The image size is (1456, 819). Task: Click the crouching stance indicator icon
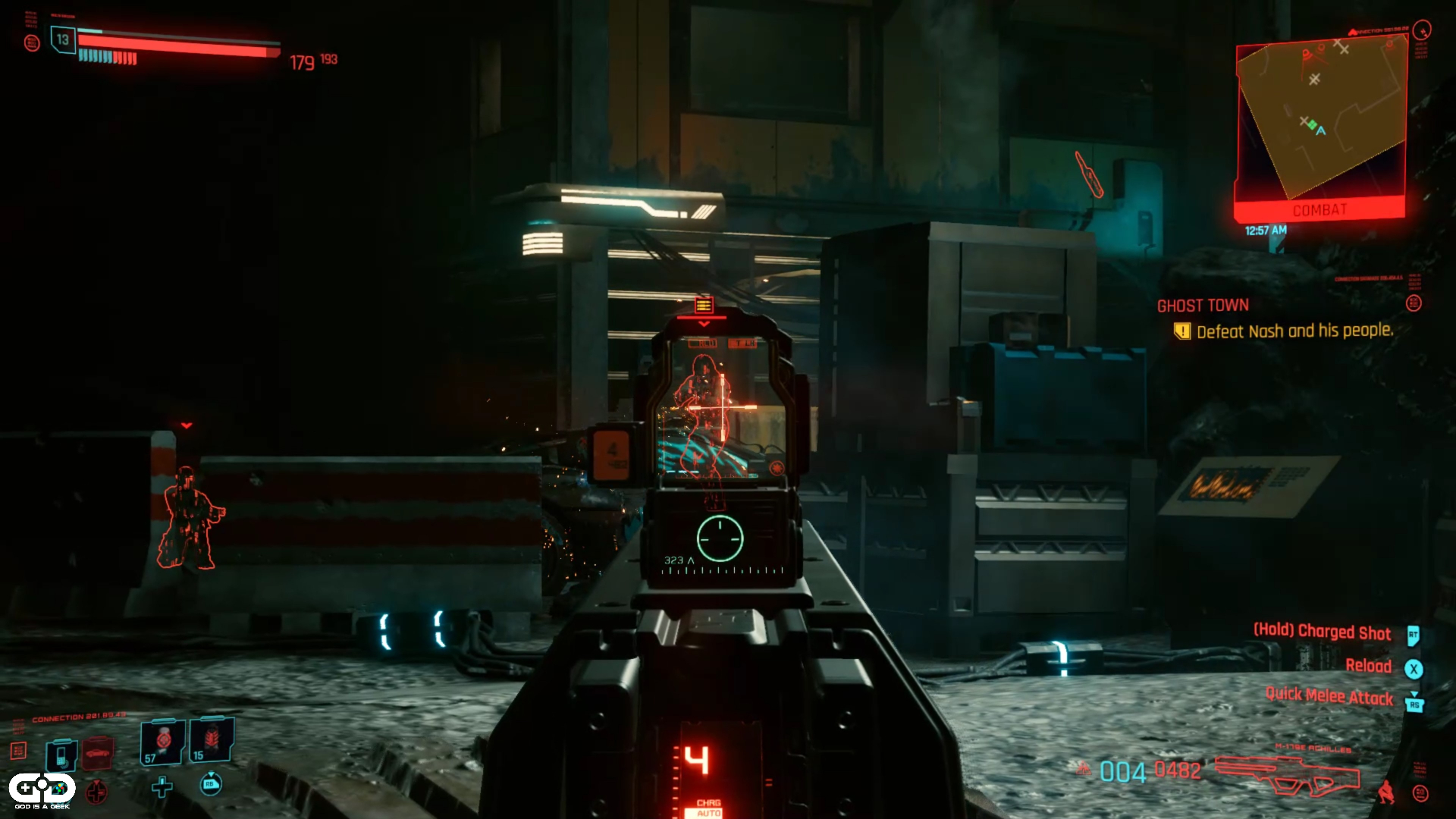pyautogui.click(x=1386, y=792)
